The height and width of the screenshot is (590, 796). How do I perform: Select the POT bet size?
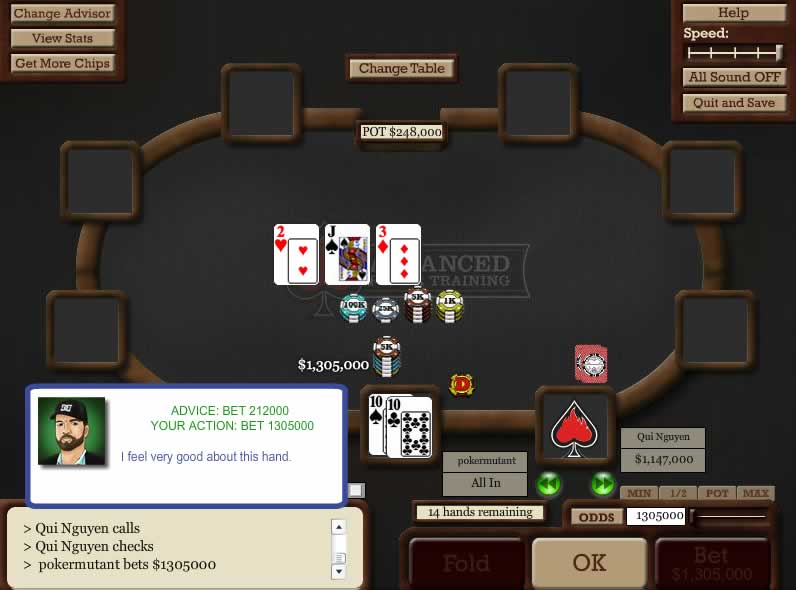[717, 493]
